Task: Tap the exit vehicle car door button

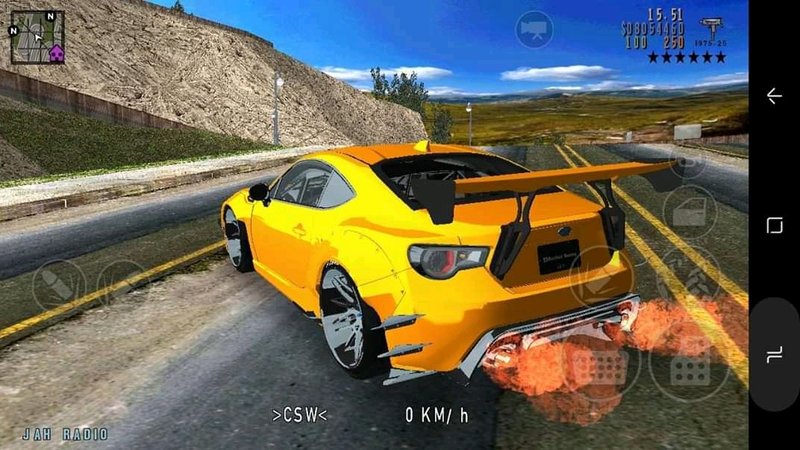Action: click(x=689, y=211)
